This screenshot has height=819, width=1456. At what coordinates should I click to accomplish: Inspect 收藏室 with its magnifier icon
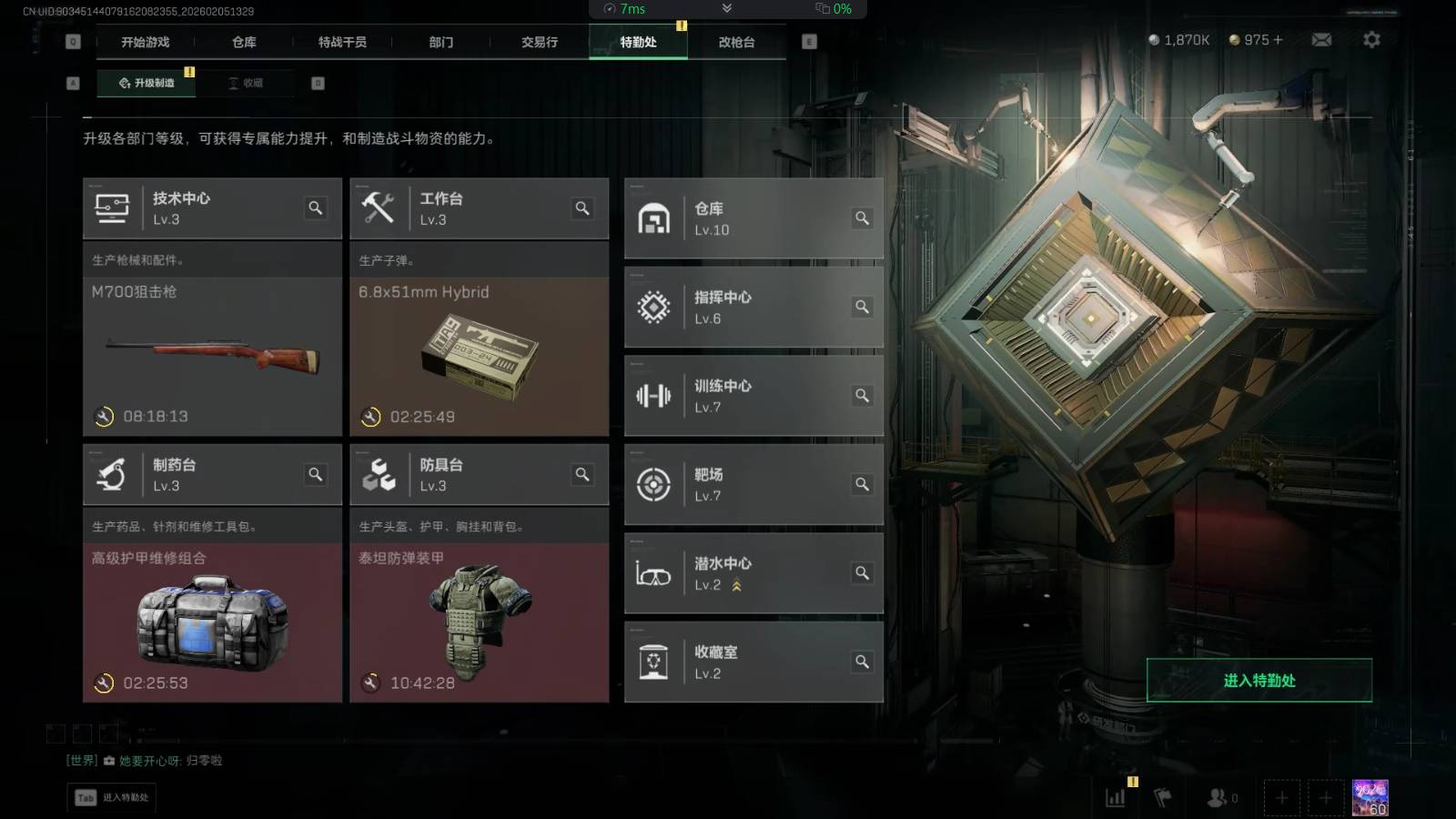(862, 662)
